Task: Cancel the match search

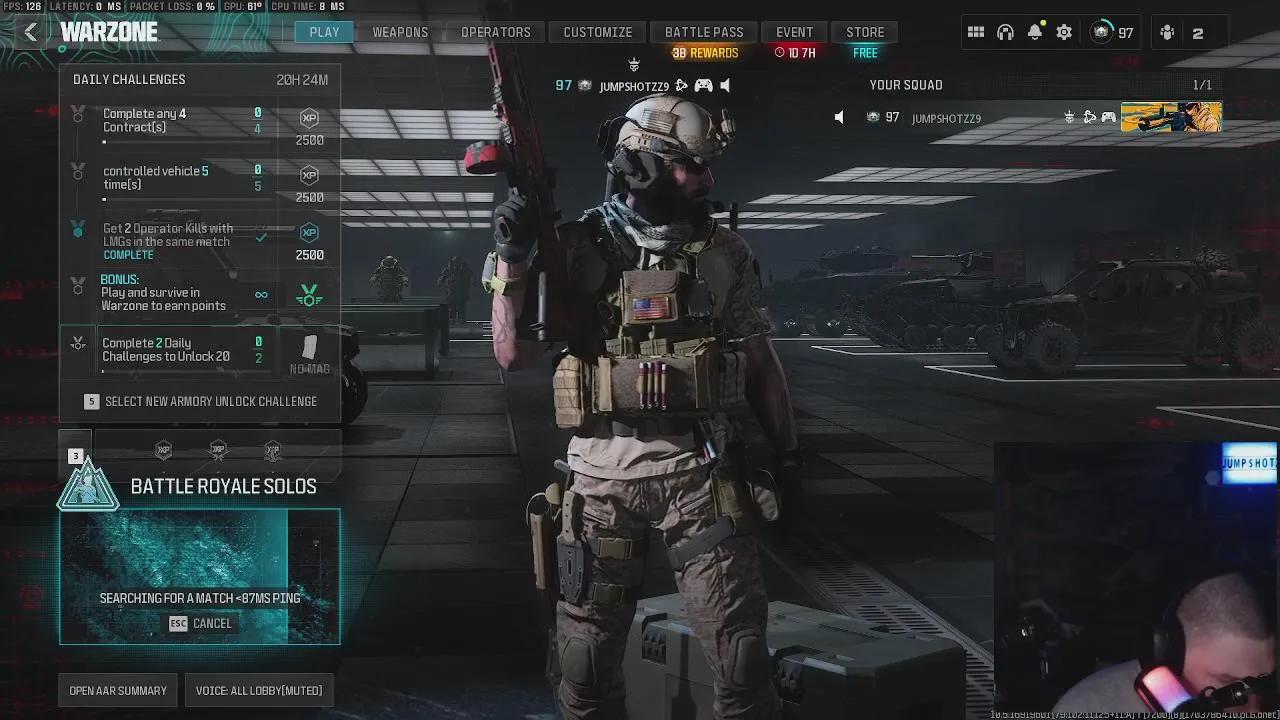Action: (200, 623)
